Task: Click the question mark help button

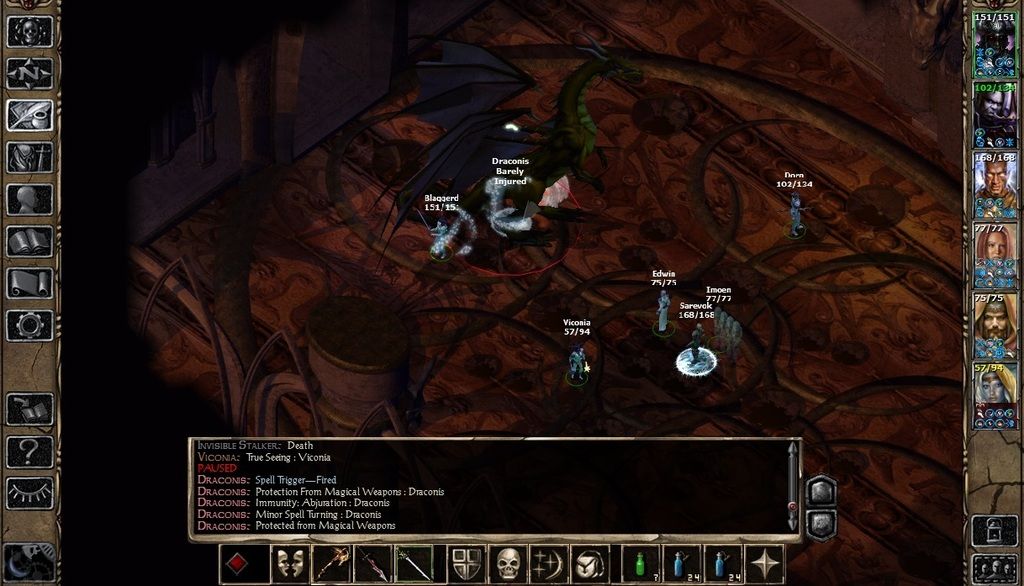Action: click(29, 451)
